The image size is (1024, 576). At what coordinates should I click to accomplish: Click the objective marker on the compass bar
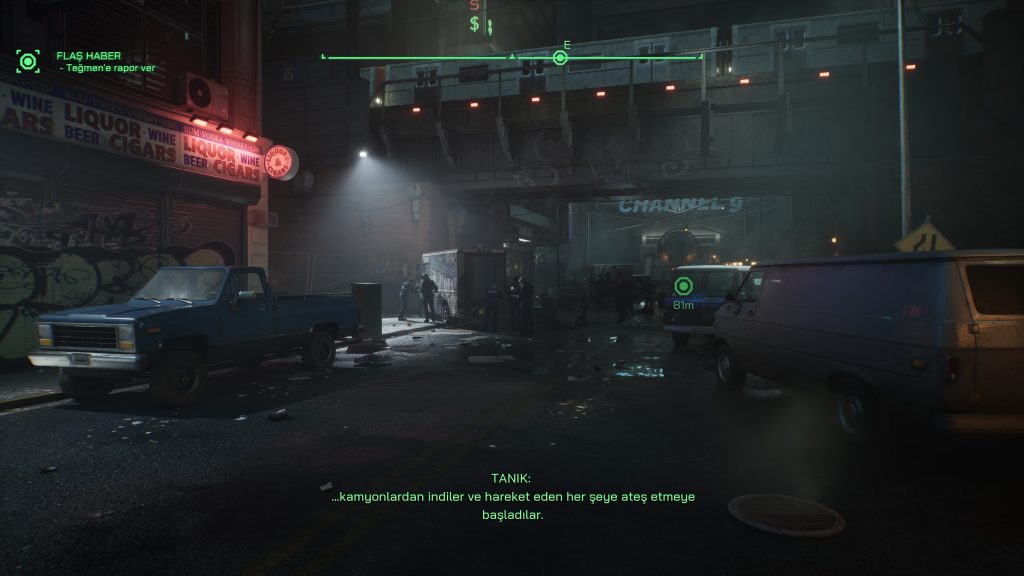pyautogui.click(x=560, y=58)
